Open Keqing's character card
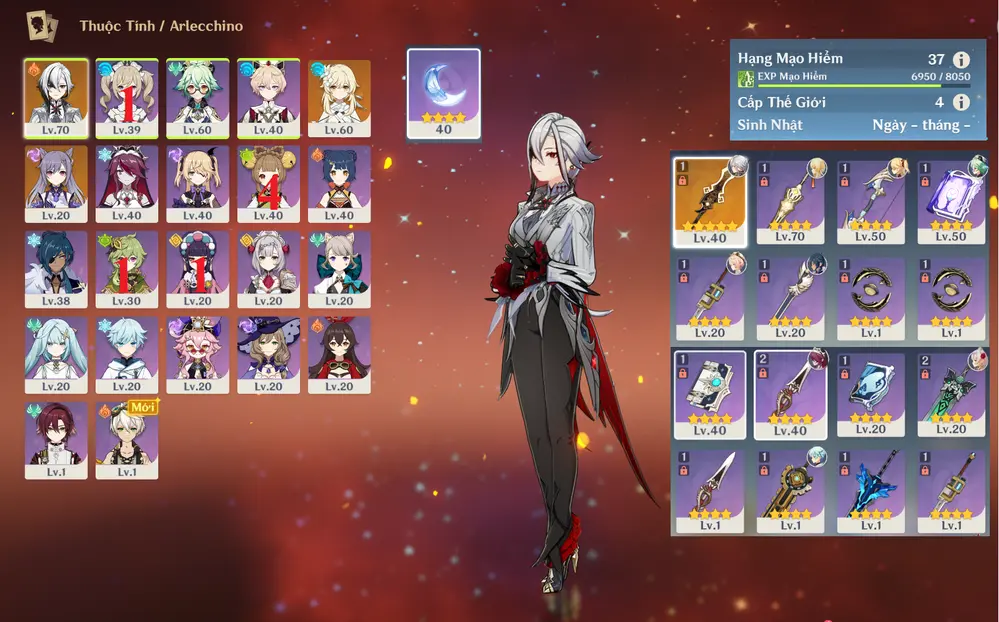999x622 pixels. [x=56, y=184]
